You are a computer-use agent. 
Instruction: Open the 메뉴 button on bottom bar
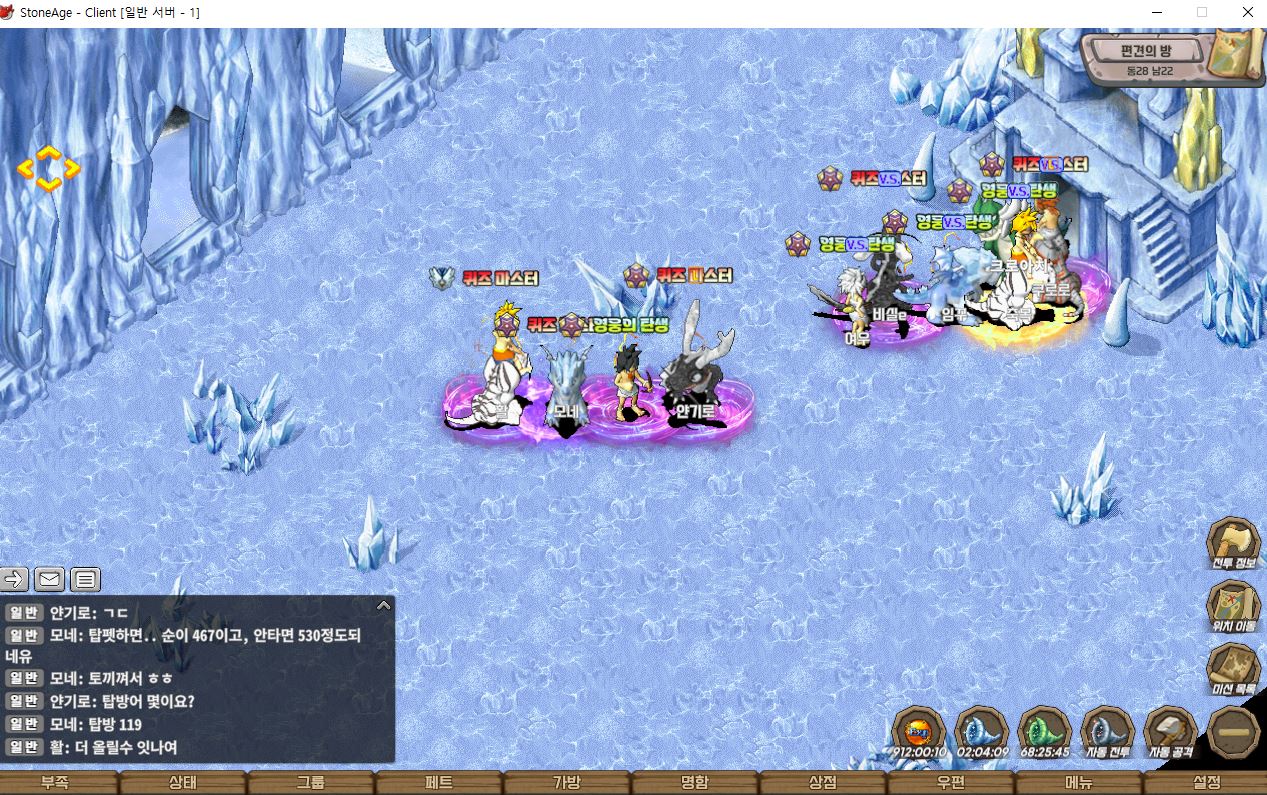(1079, 783)
